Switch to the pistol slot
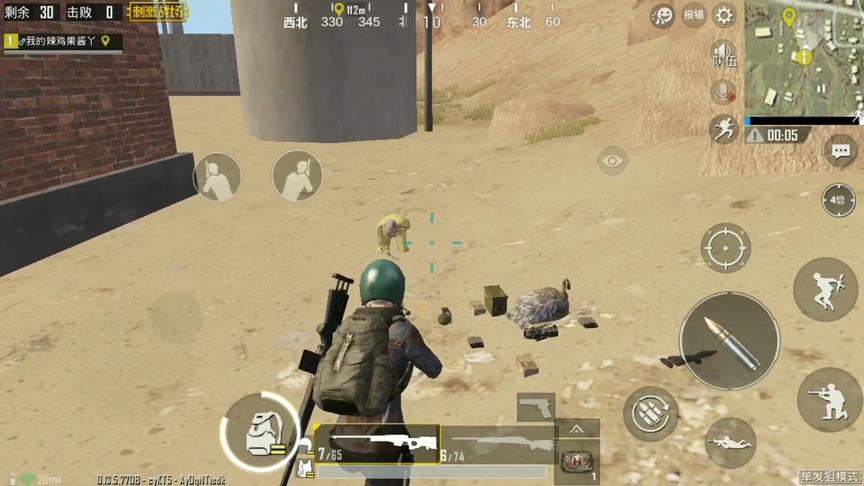864x486 pixels. [536, 407]
